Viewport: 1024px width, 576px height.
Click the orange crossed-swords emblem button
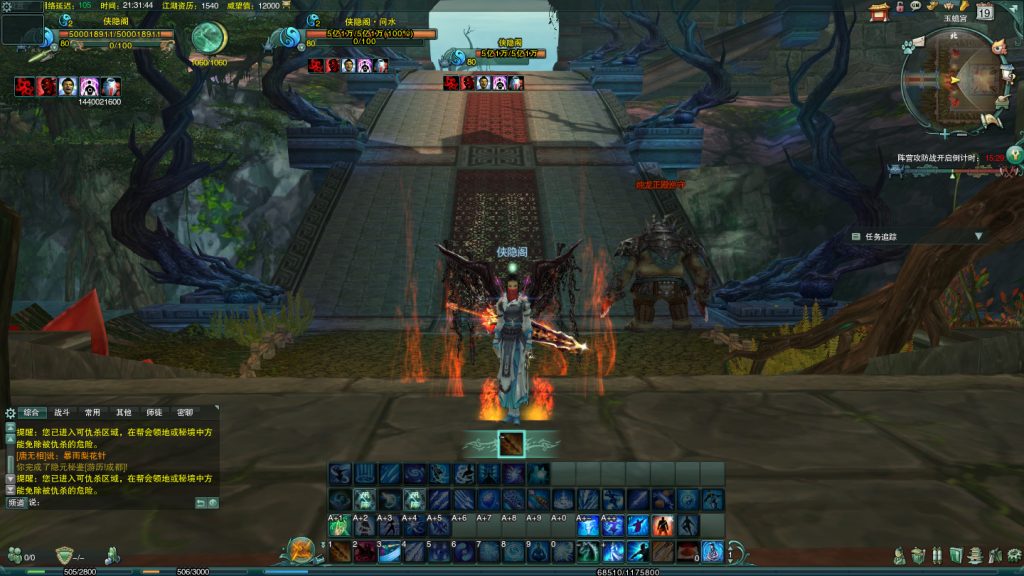301,550
